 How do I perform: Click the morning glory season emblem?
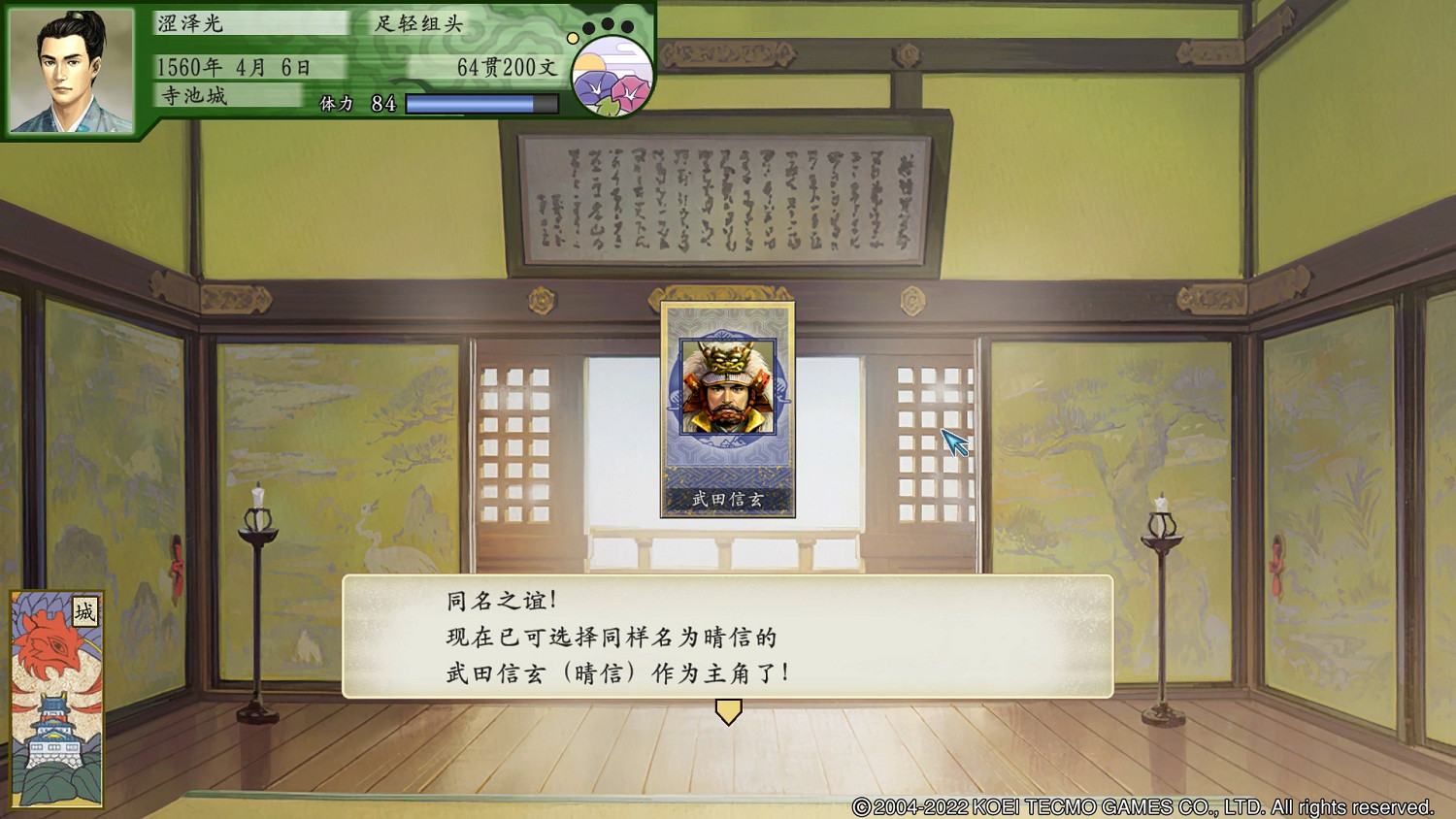(x=613, y=78)
